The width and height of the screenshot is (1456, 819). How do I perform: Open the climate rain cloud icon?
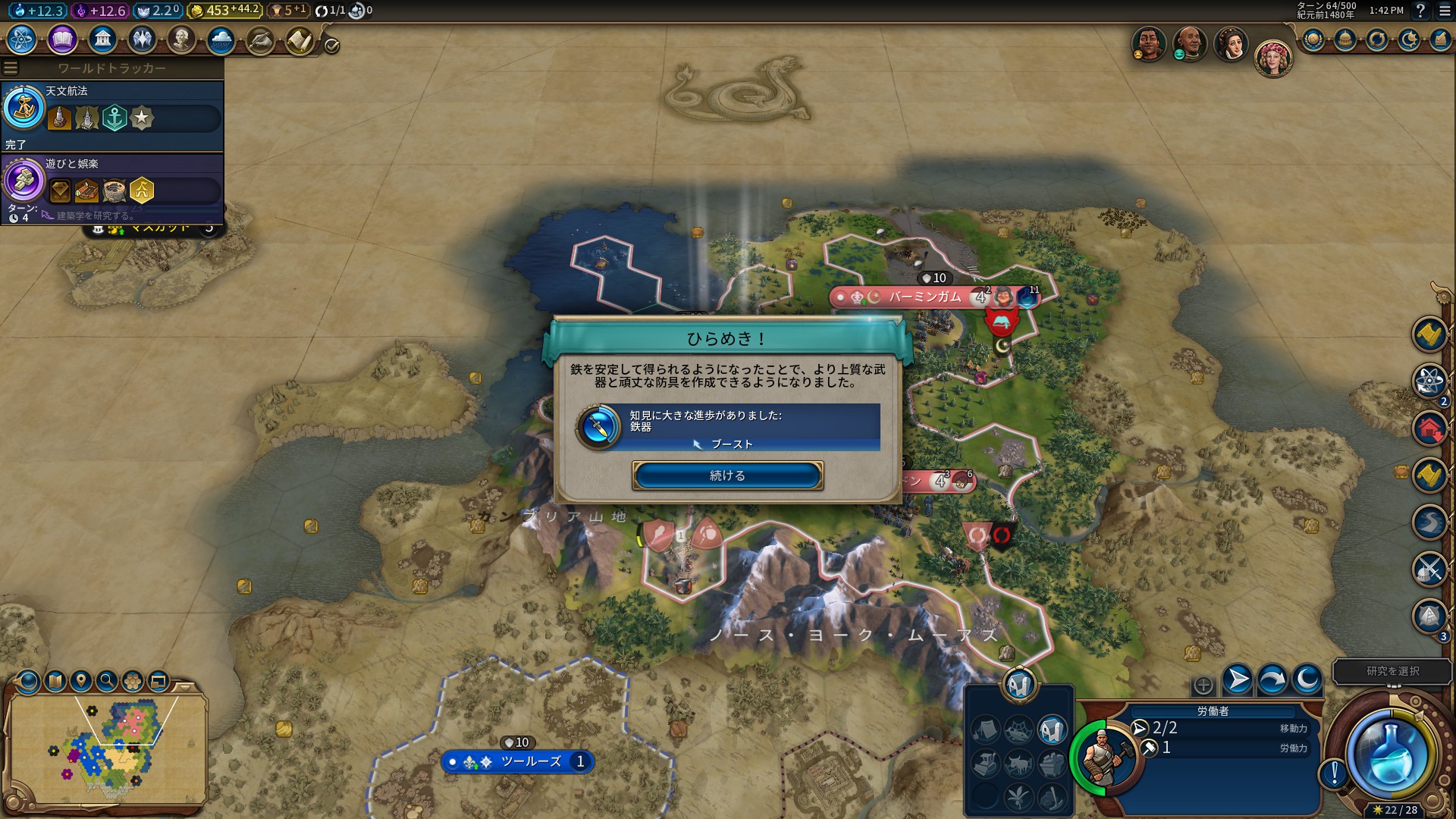(x=221, y=39)
